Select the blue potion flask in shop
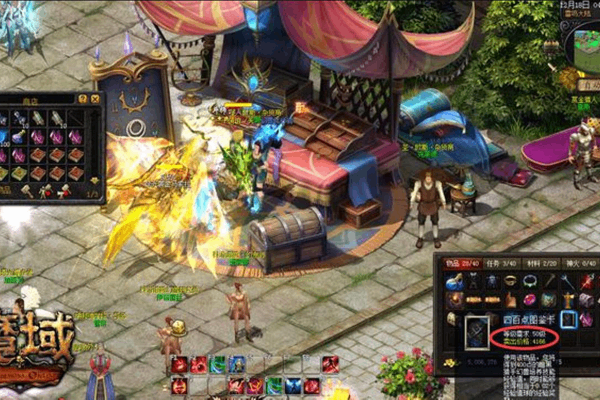Image resolution: width=600 pixels, height=400 pixels. [x=19, y=137]
